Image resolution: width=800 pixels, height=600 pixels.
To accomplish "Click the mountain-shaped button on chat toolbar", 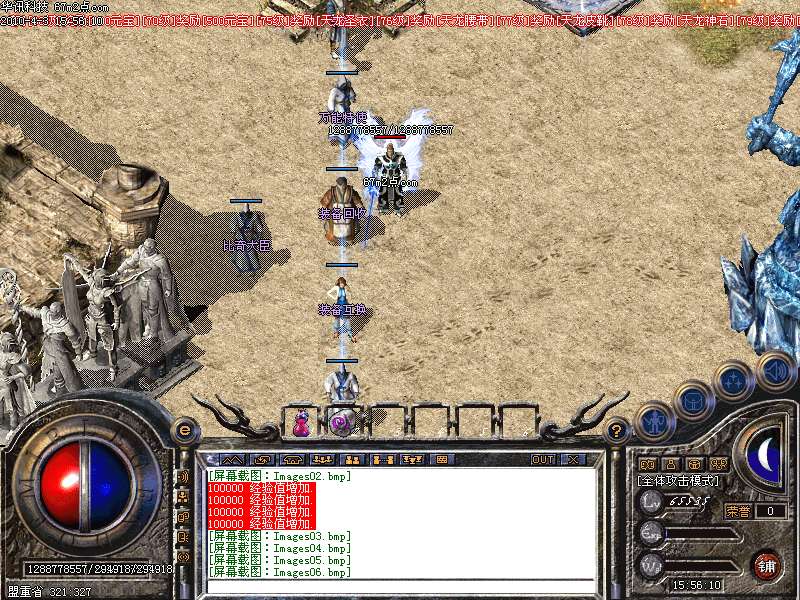I will coord(231,459).
